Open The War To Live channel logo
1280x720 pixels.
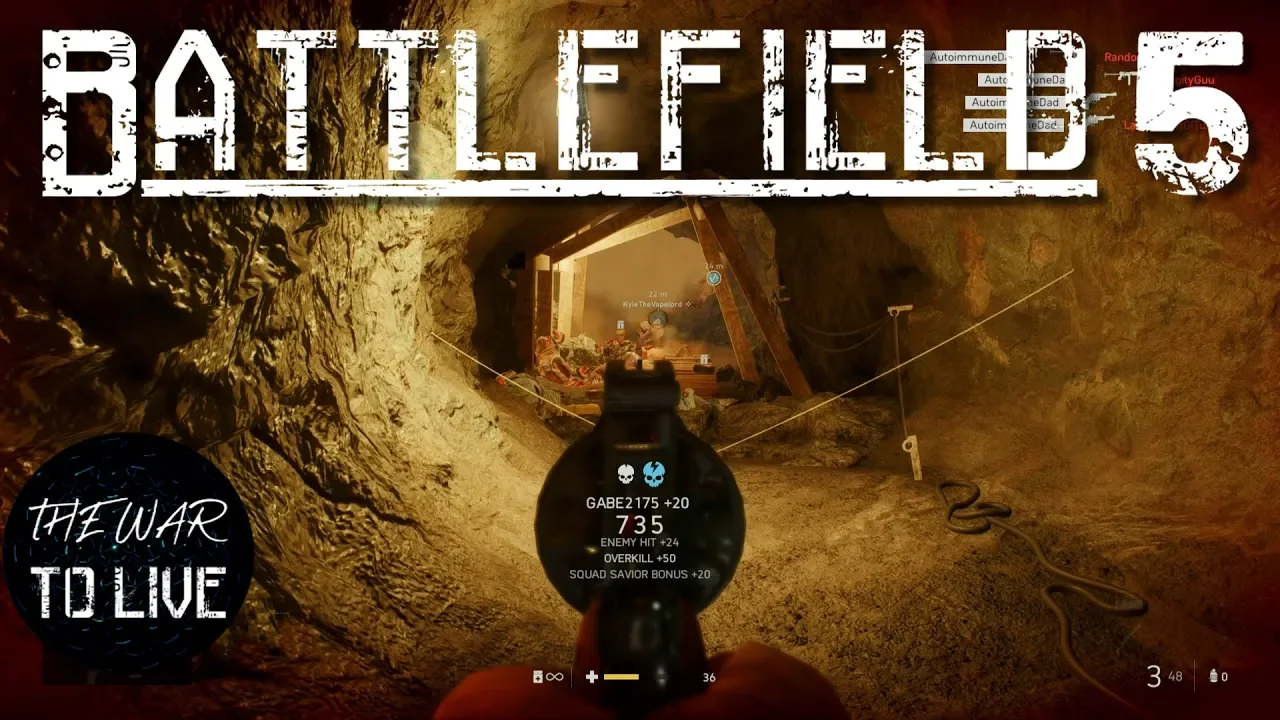click(128, 557)
